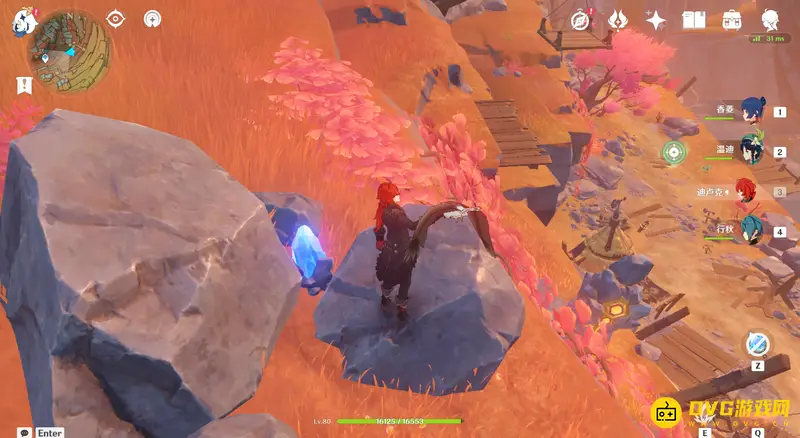Screen dimensions: 800x438
Task: Click the green target icon beside the party list
Action: point(675,152)
